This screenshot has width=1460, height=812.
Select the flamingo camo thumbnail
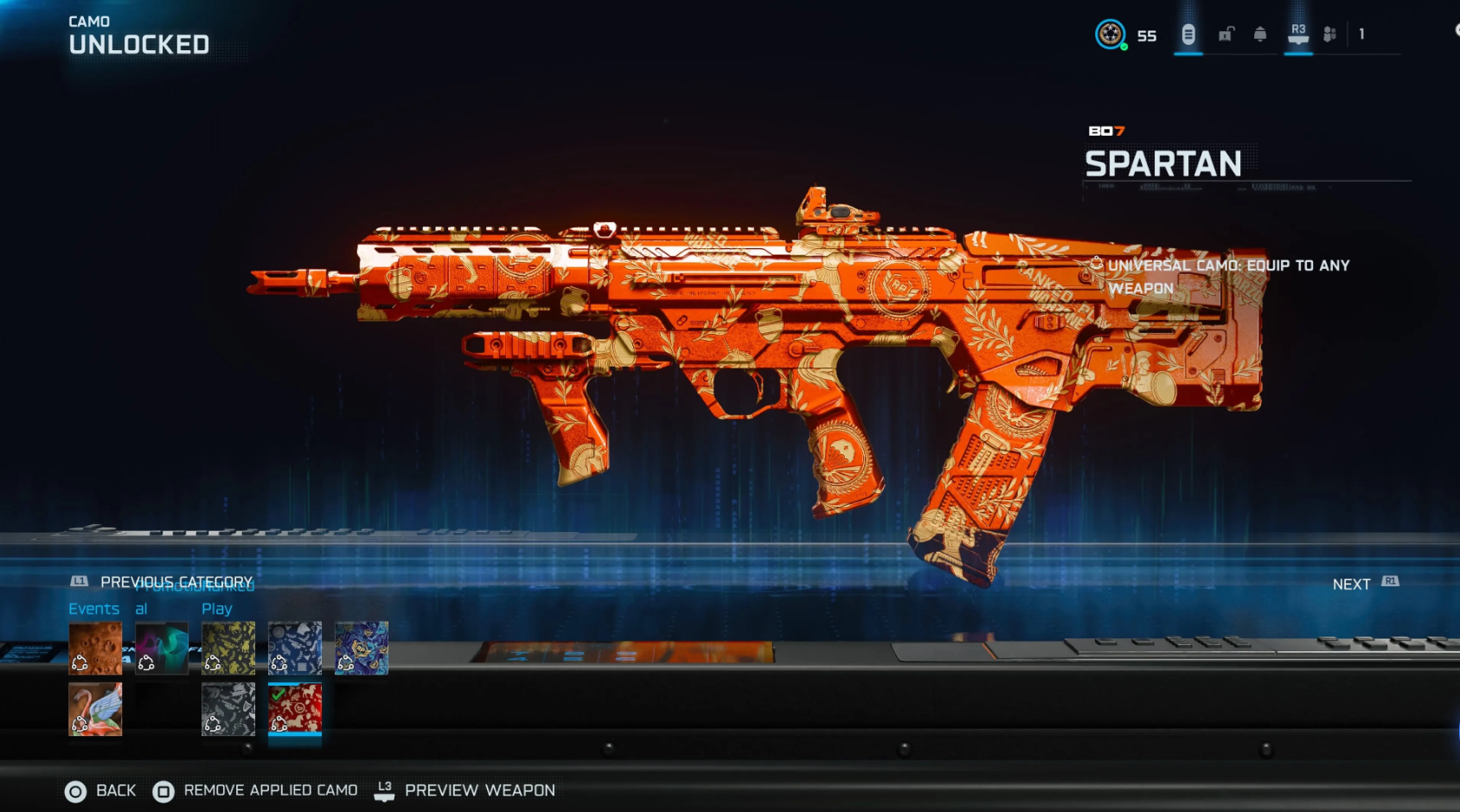pos(95,708)
